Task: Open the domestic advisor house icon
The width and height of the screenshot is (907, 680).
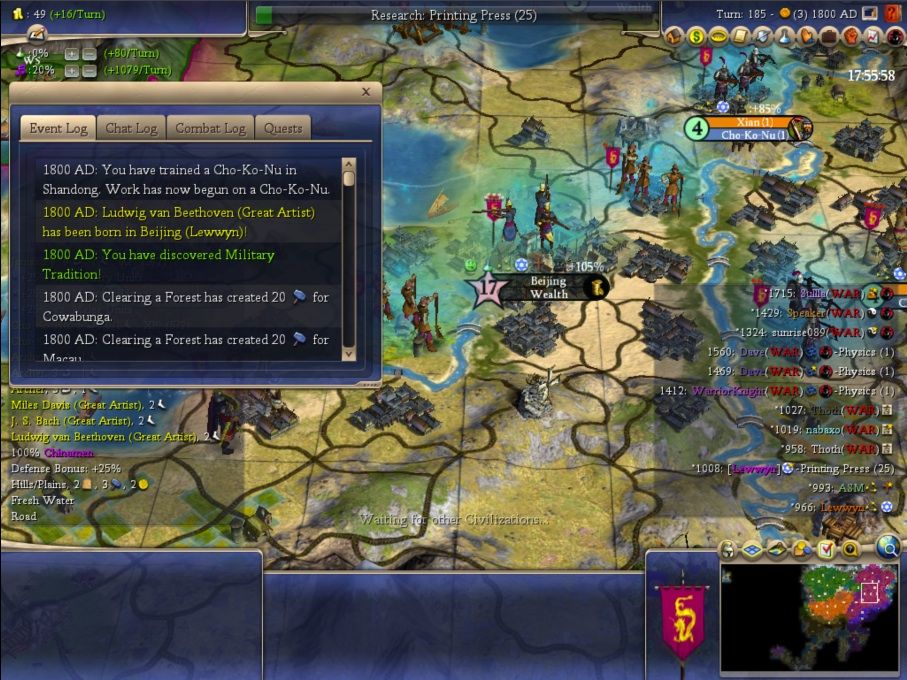Action: tap(673, 37)
